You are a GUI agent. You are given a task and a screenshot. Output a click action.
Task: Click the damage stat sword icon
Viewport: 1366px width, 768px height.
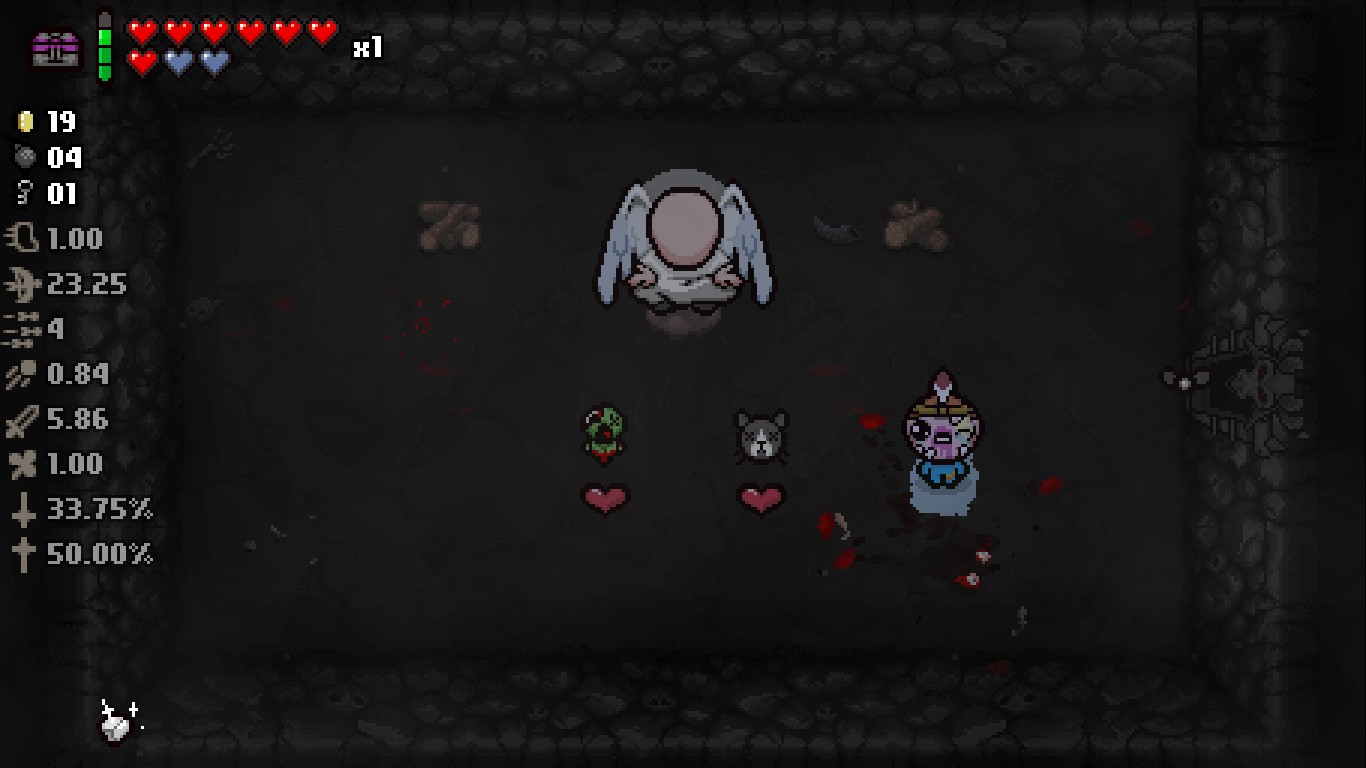tap(22, 419)
